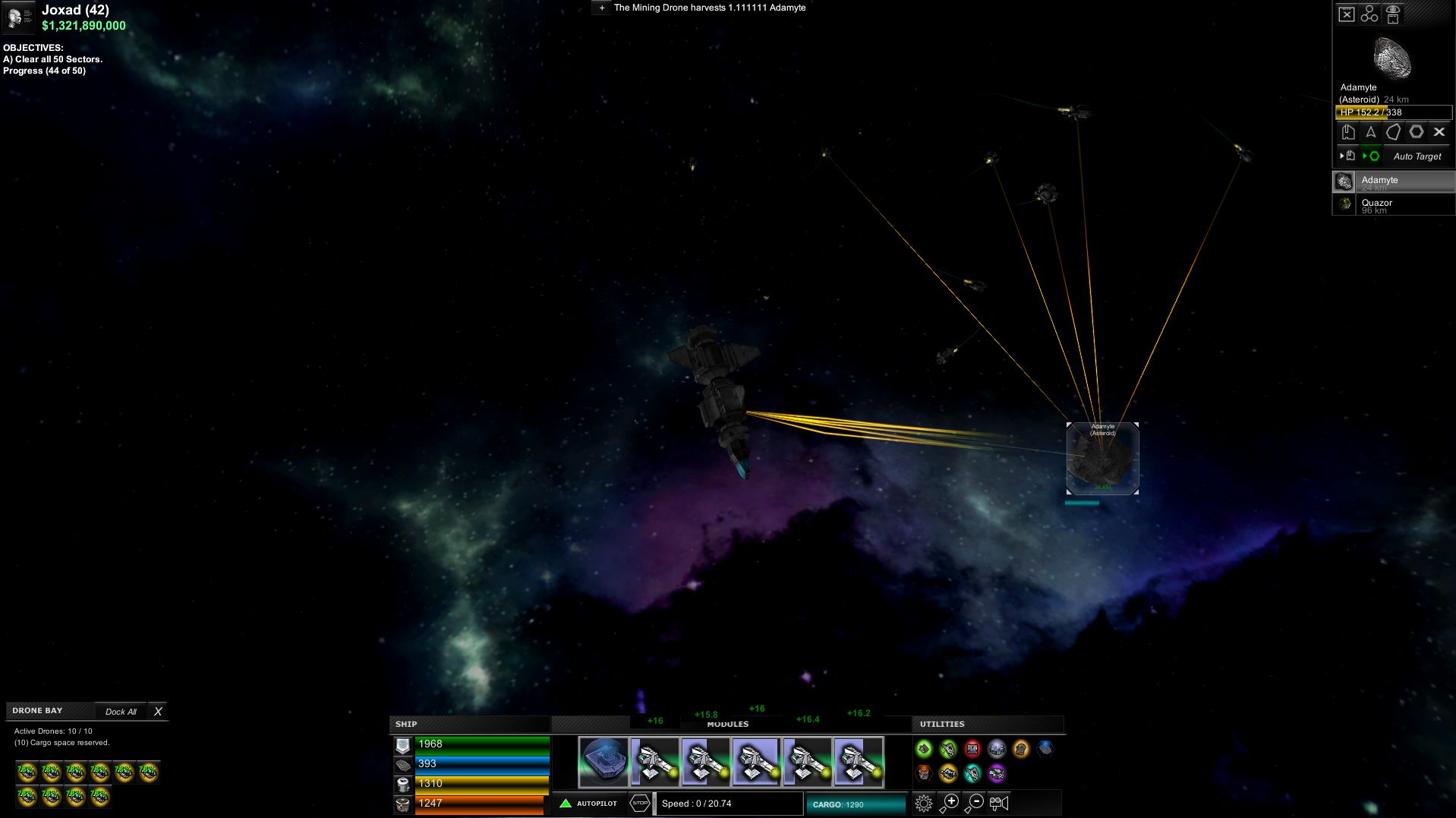Expand the harvest message with the plus button
This screenshot has width=1456, height=818.
click(601, 8)
